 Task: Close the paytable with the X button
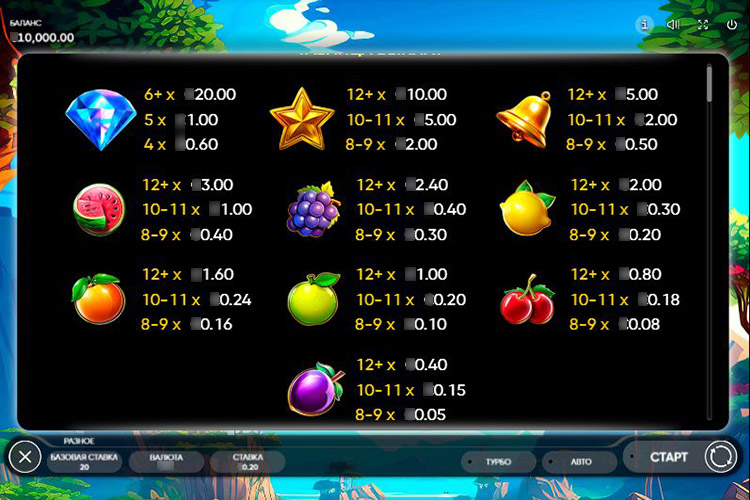pyautogui.click(x=25, y=458)
